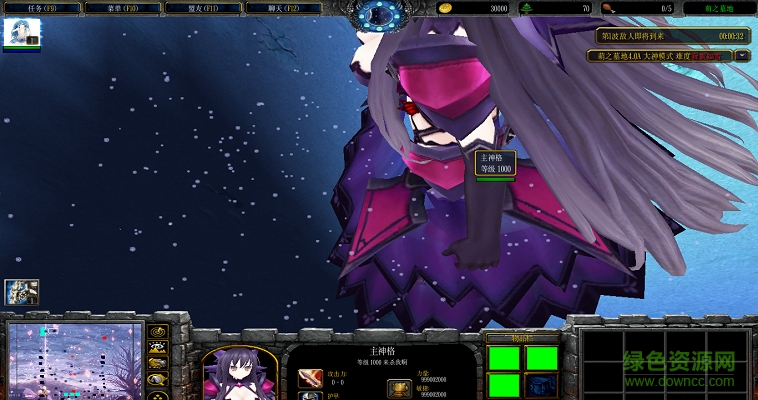The image size is (758, 400).
Task: Click the lumber tree resource icon
Action: [x=527, y=8]
